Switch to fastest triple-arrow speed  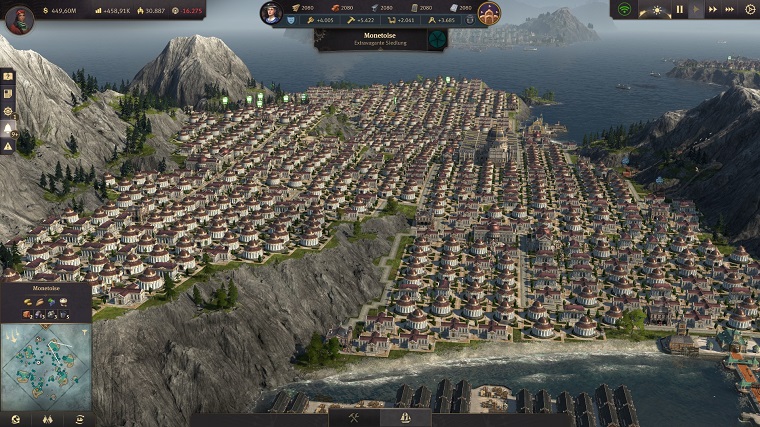(731, 10)
